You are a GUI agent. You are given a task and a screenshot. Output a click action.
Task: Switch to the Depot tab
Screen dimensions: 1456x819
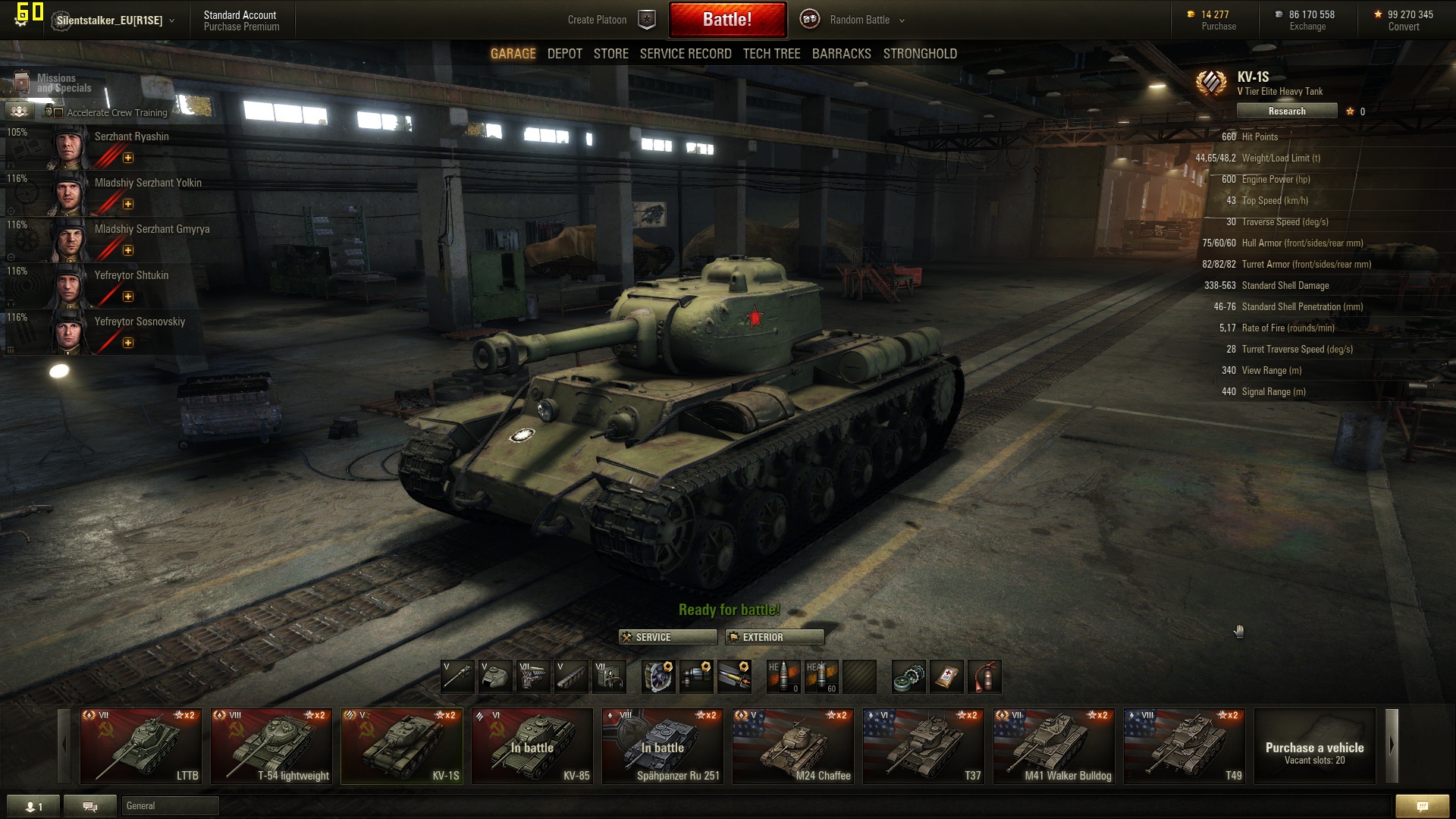564,54
